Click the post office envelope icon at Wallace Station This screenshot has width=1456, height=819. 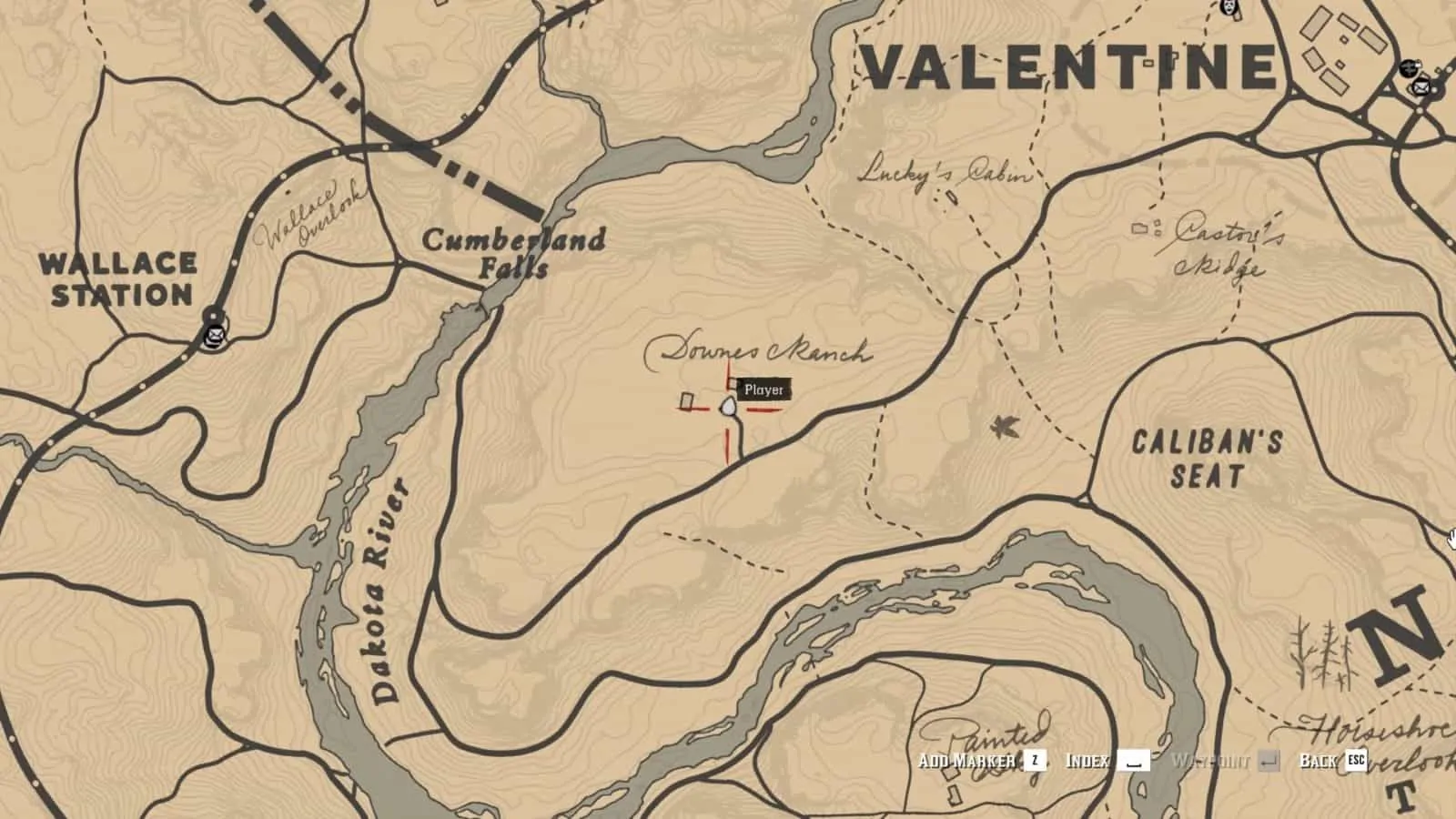click(215, 336)
